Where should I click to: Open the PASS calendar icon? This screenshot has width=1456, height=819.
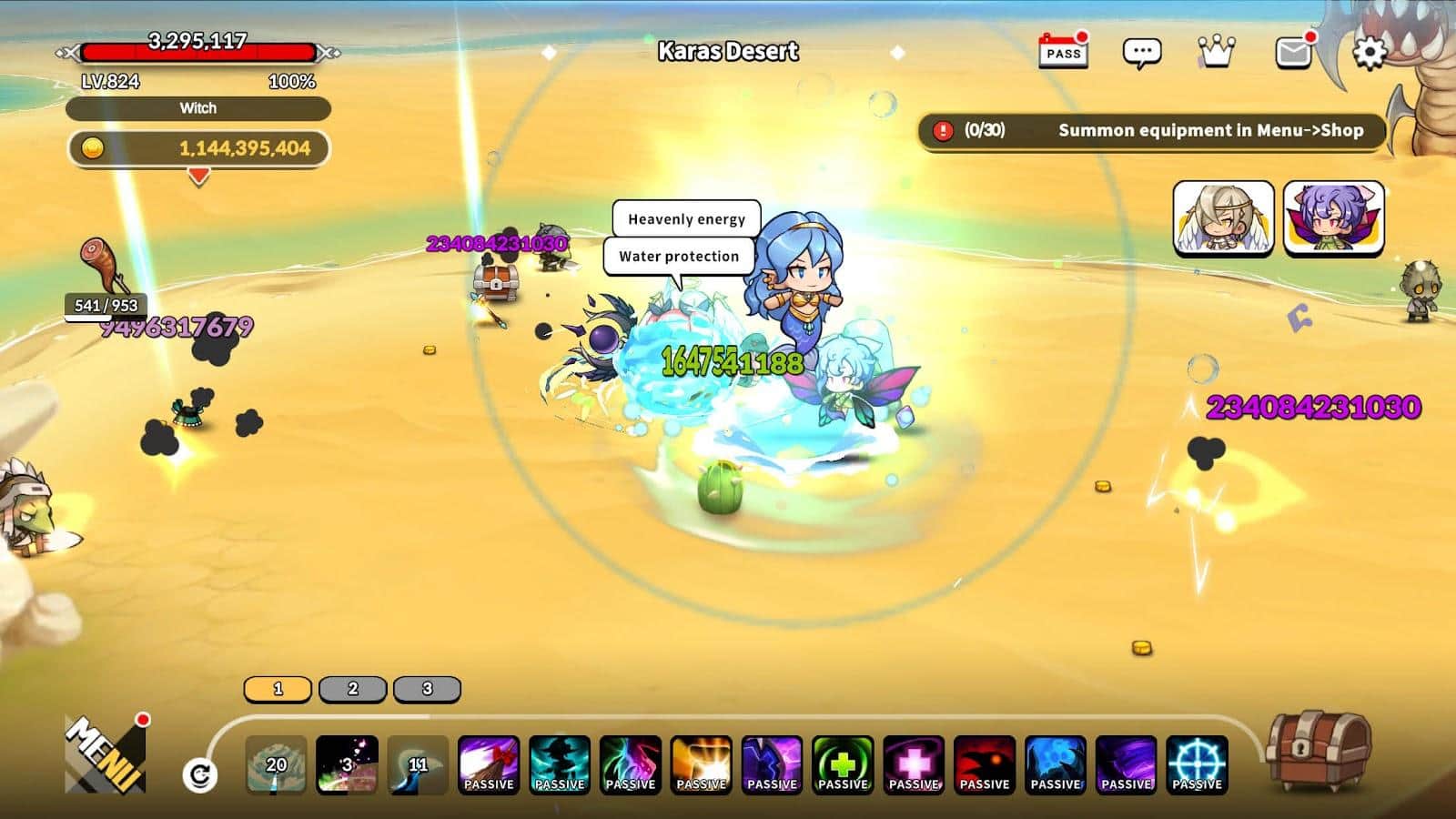click(1063, 52)
